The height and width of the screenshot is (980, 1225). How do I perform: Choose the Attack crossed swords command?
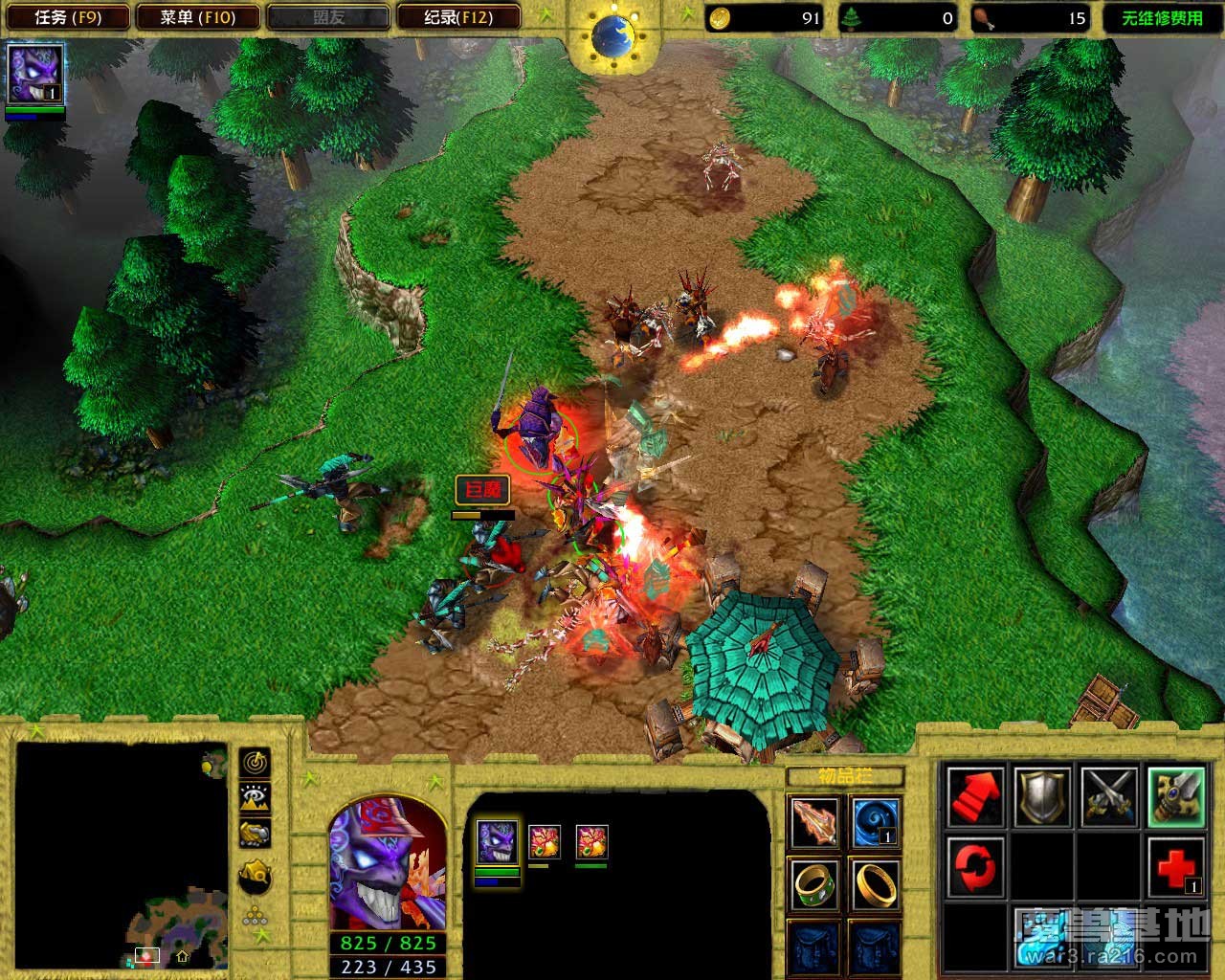(1109, 795)
